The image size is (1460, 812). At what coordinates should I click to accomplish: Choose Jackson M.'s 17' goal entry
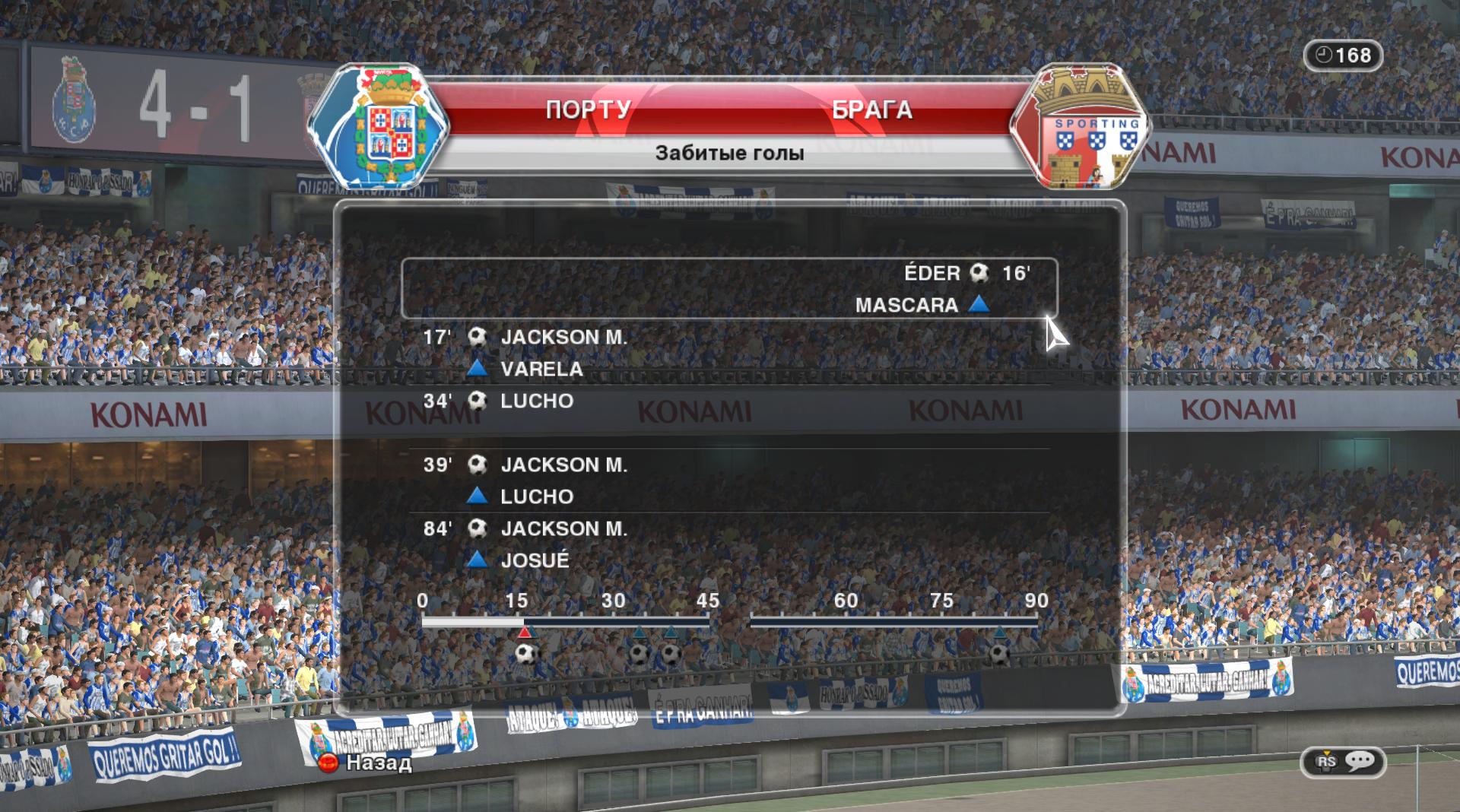click(x=563, y=338)
